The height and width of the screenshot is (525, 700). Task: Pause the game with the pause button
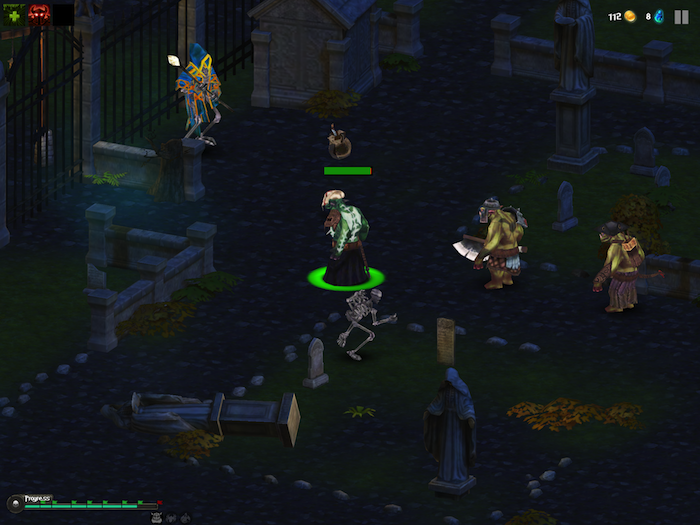coord(682,16)
